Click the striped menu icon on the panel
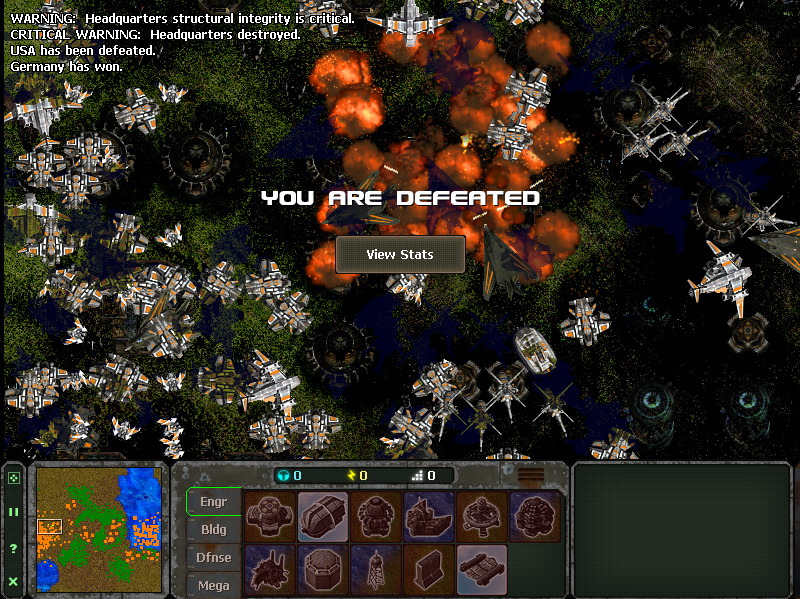Viewport: 800px width, 599px height. 531,475
